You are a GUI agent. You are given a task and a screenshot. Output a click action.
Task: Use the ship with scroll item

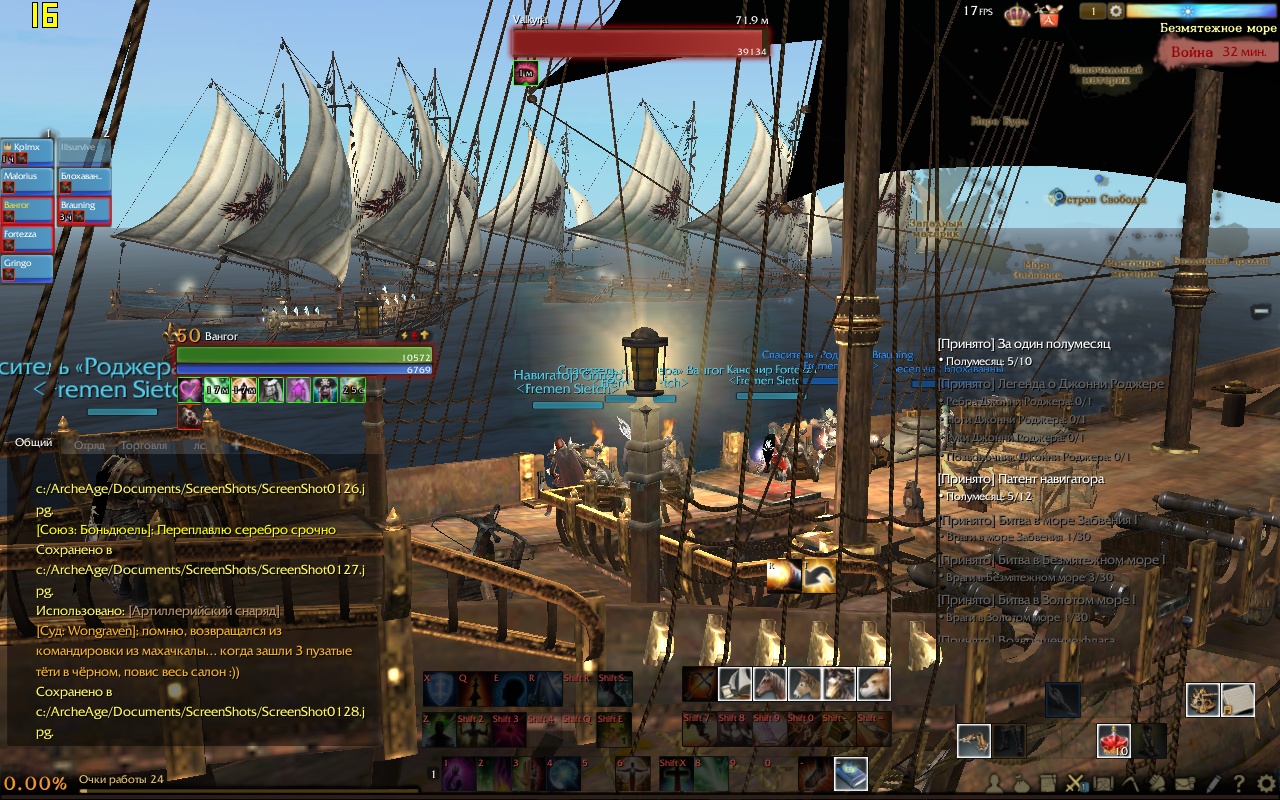click(735, 684)
